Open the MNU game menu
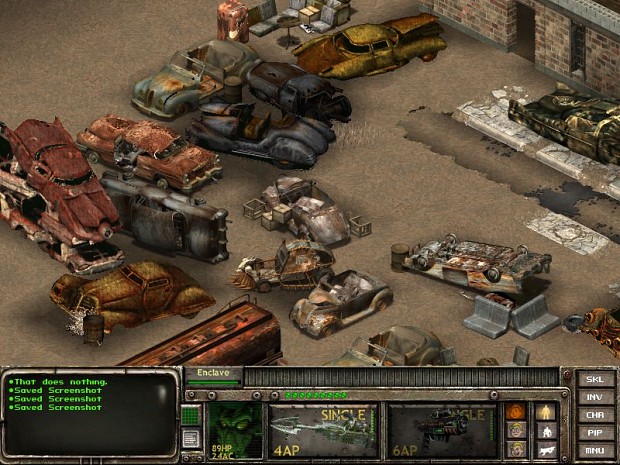This screenshot has width=620, height=465. pyautogui.click(x=596, y=448)
